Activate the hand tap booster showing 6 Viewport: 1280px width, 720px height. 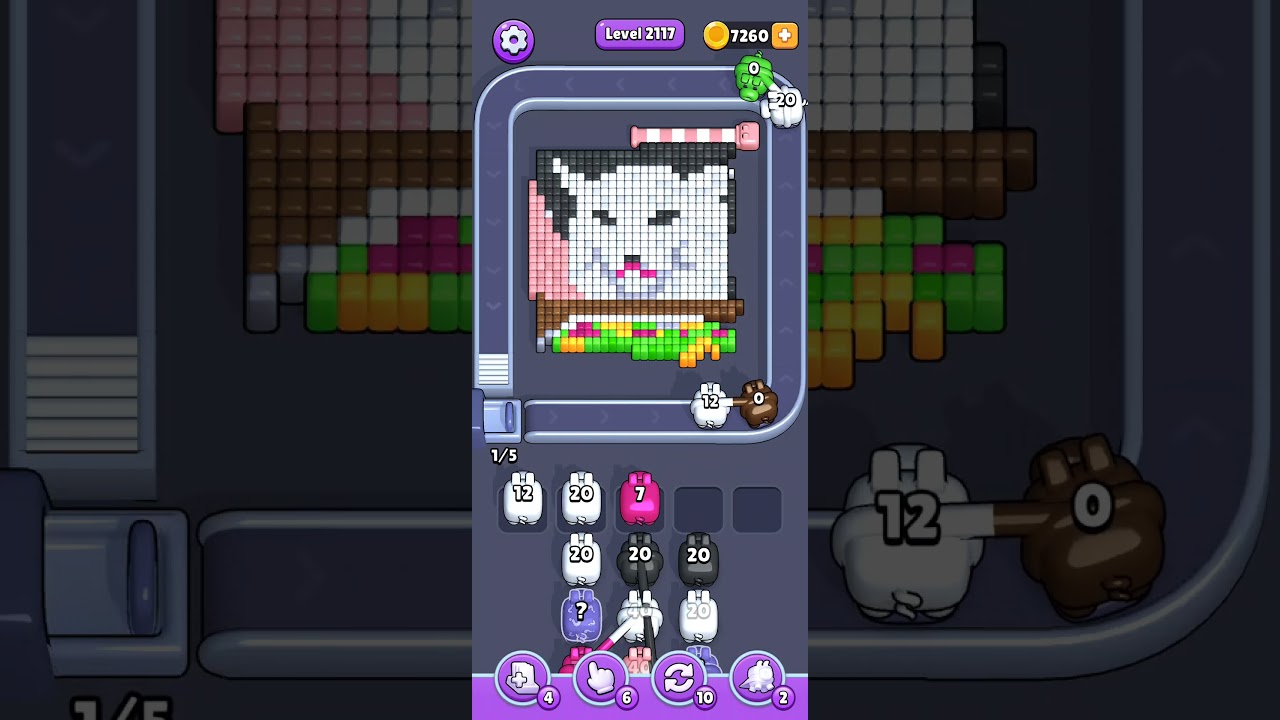pos(601,678)
